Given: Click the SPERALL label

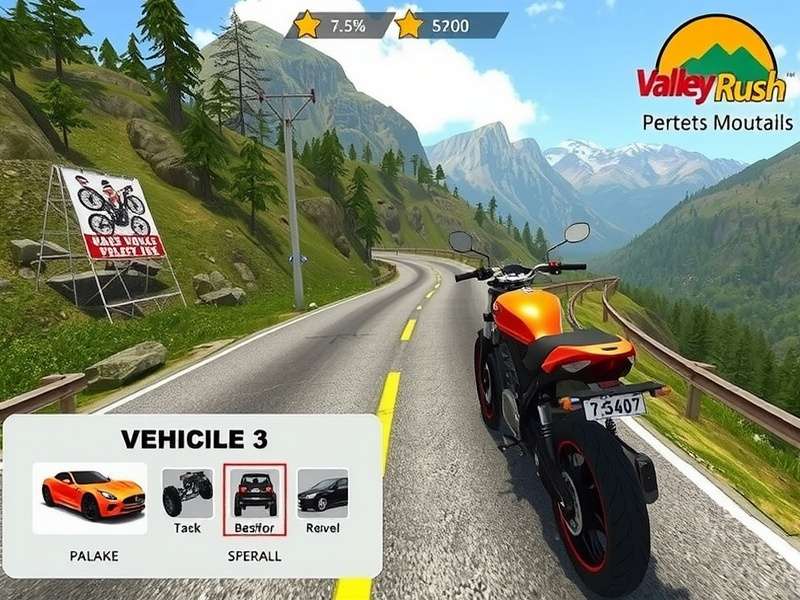Looking at the screenshot, I should coord(254,554).
